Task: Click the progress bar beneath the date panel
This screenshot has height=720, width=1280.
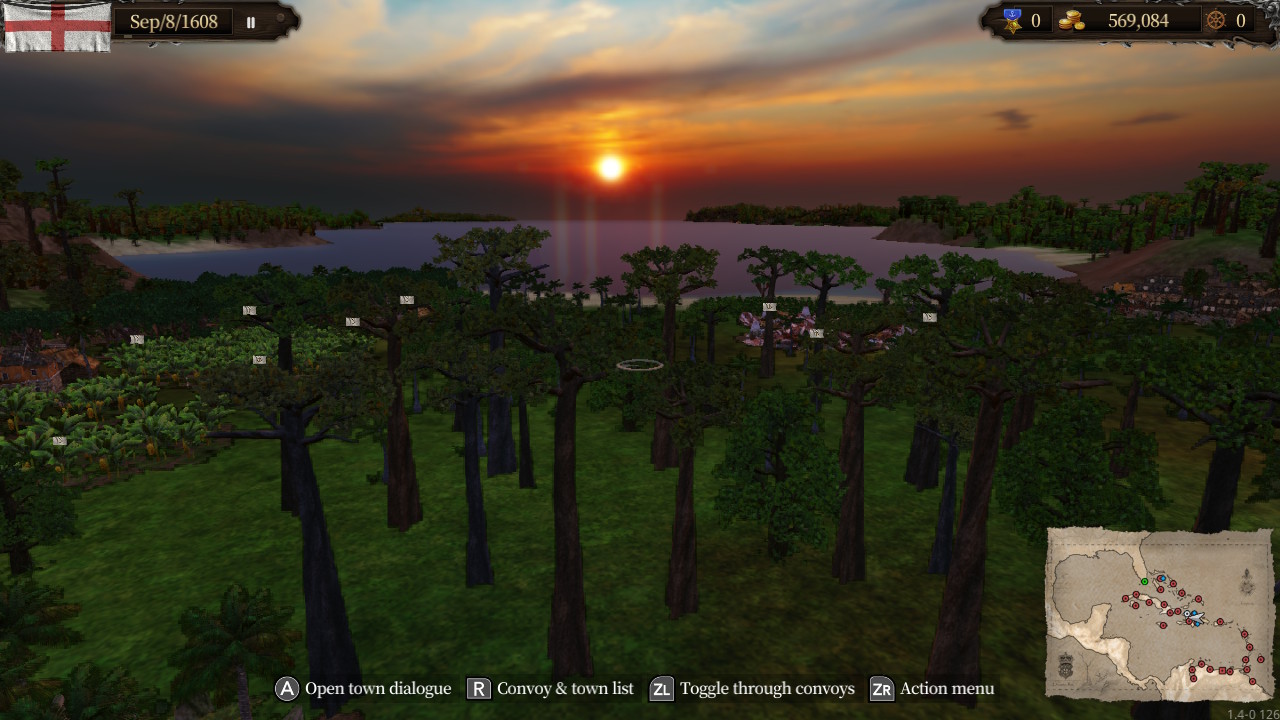Action: click(127, 36)
